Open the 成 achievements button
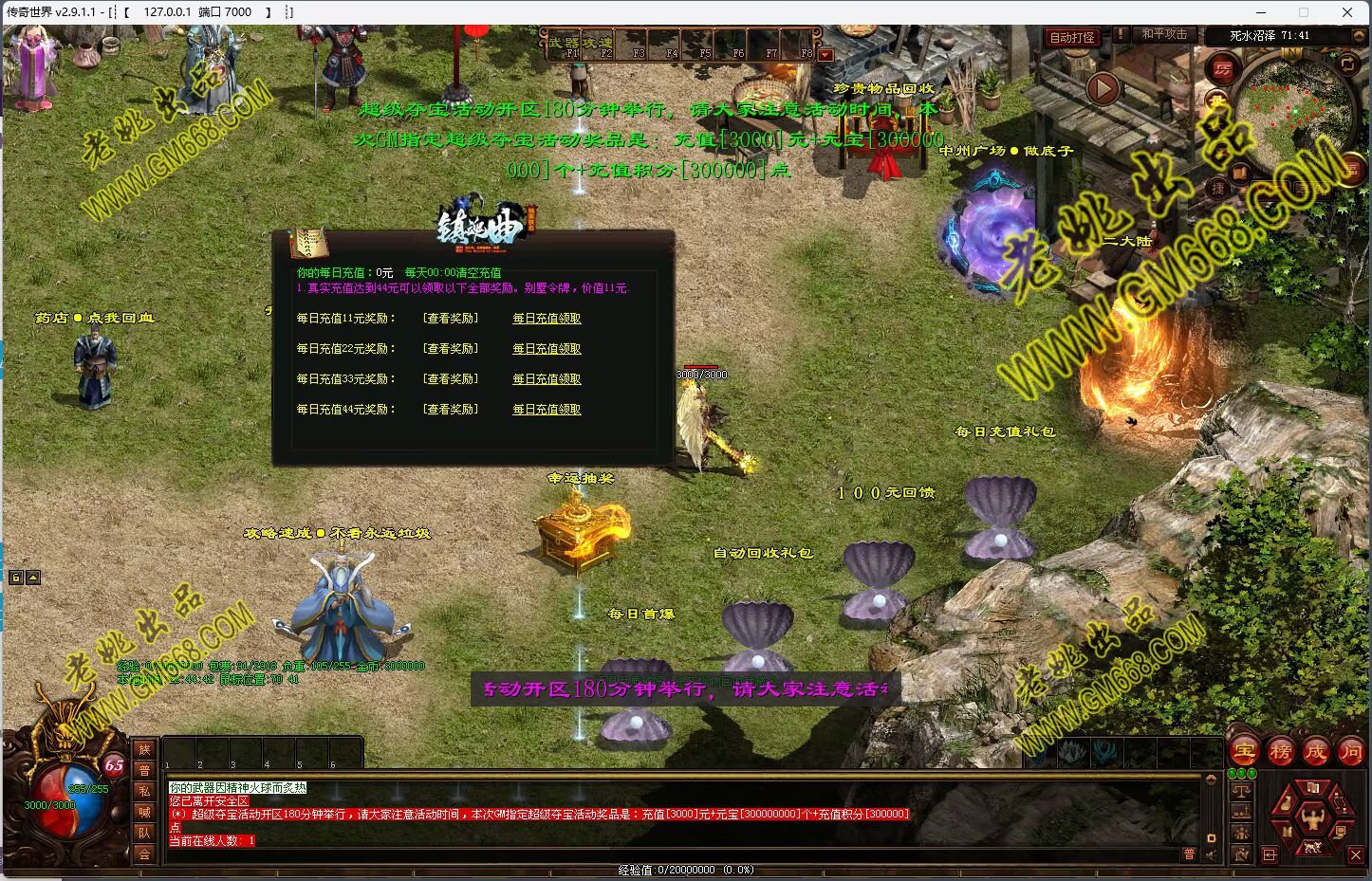 pos(1315,752)
